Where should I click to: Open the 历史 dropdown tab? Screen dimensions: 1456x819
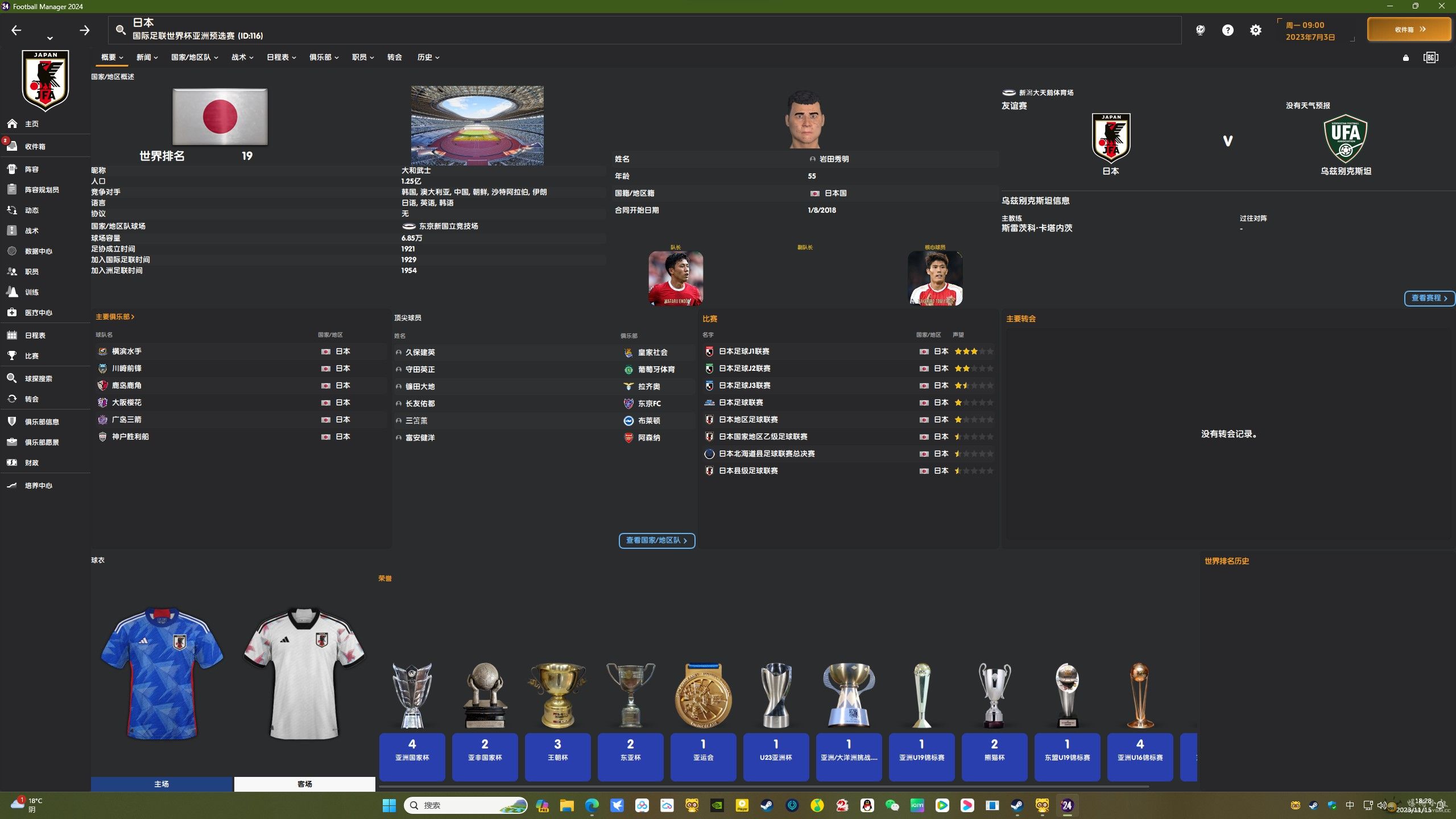[x=428, y=57]
